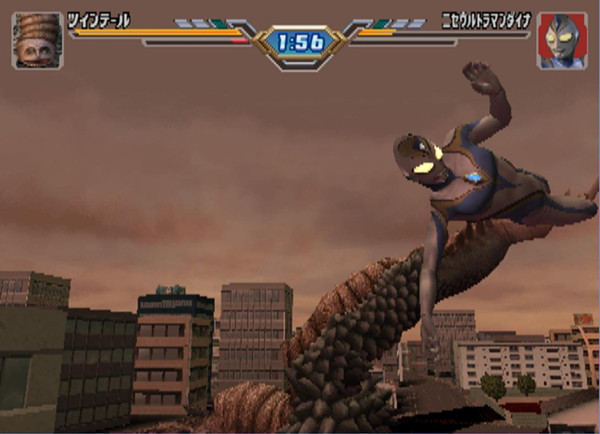Select the Ultraman Dyna opponent portrait
This screenshot has width=600, height=434.
click(562, 41)
